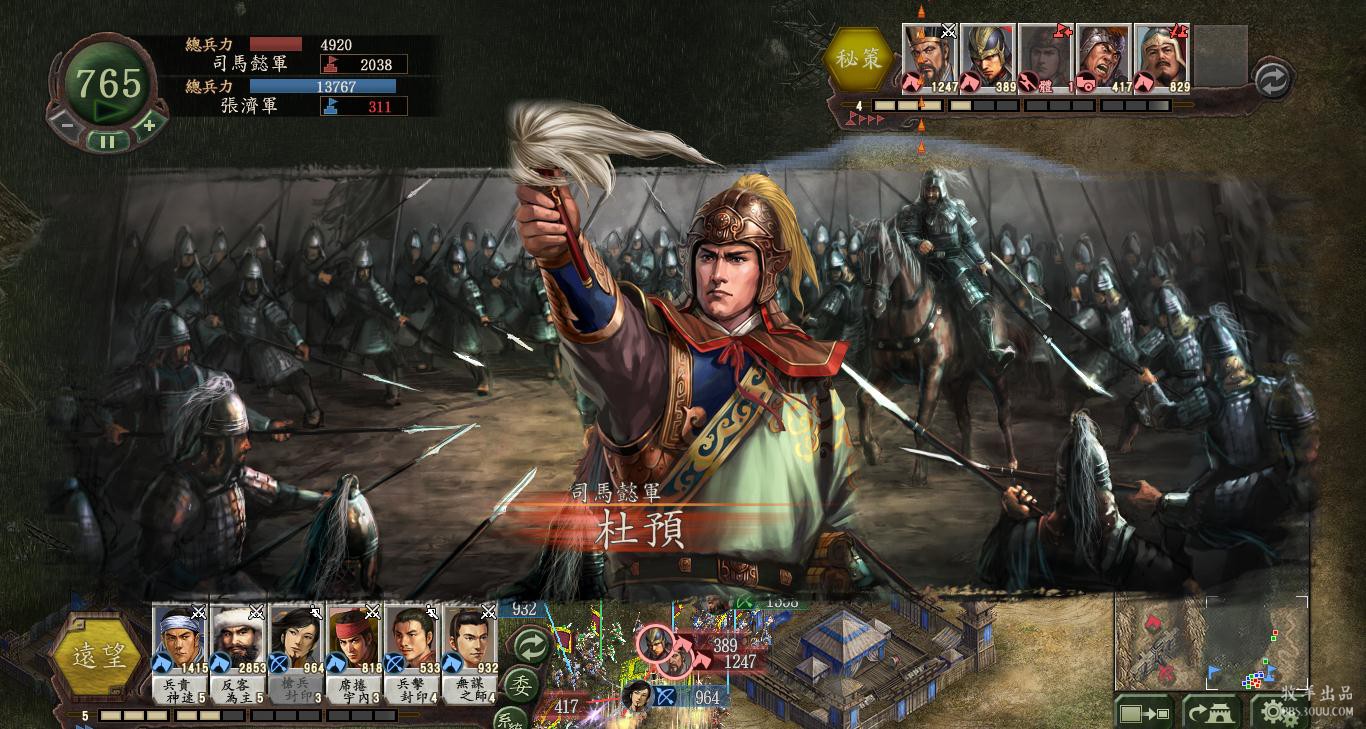Image resolution: width=1366 pixels, height=729 pixels.
Task: Delegate command with the 委 button
Action: tap(520, 686)
